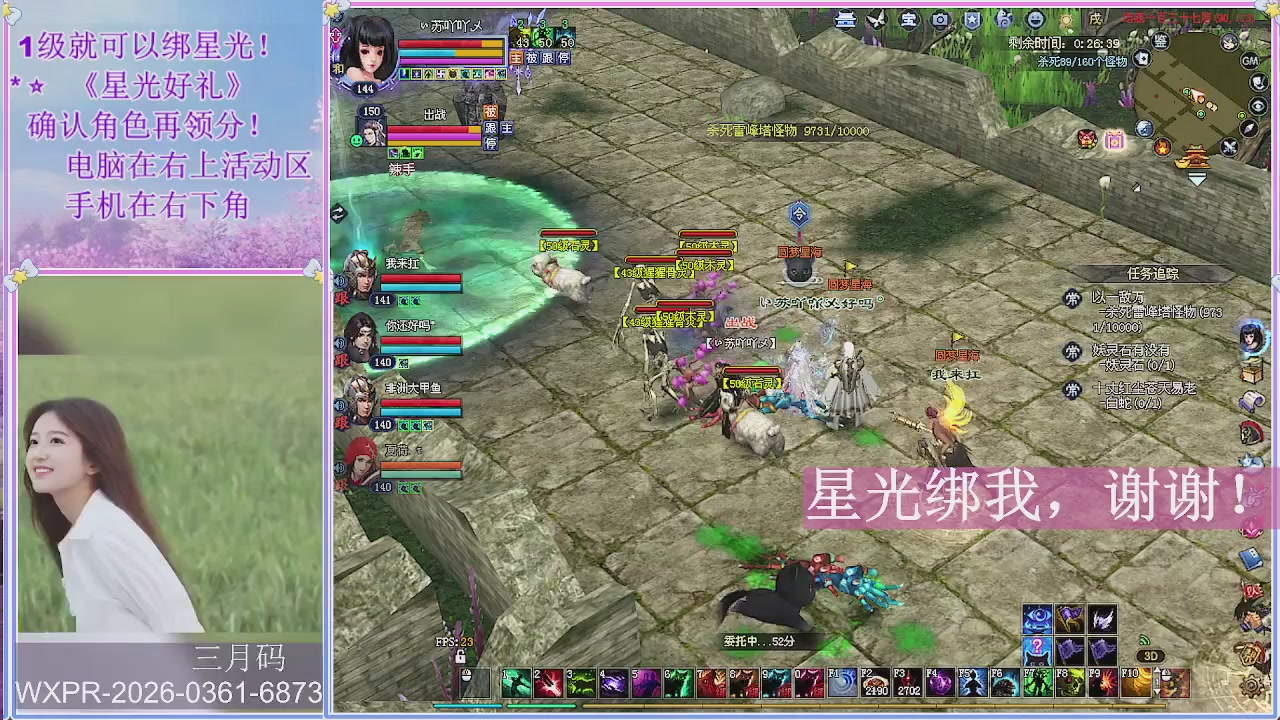
Task: Click the butterfly icon in the top menu row
Action: [x=877, y=20]
